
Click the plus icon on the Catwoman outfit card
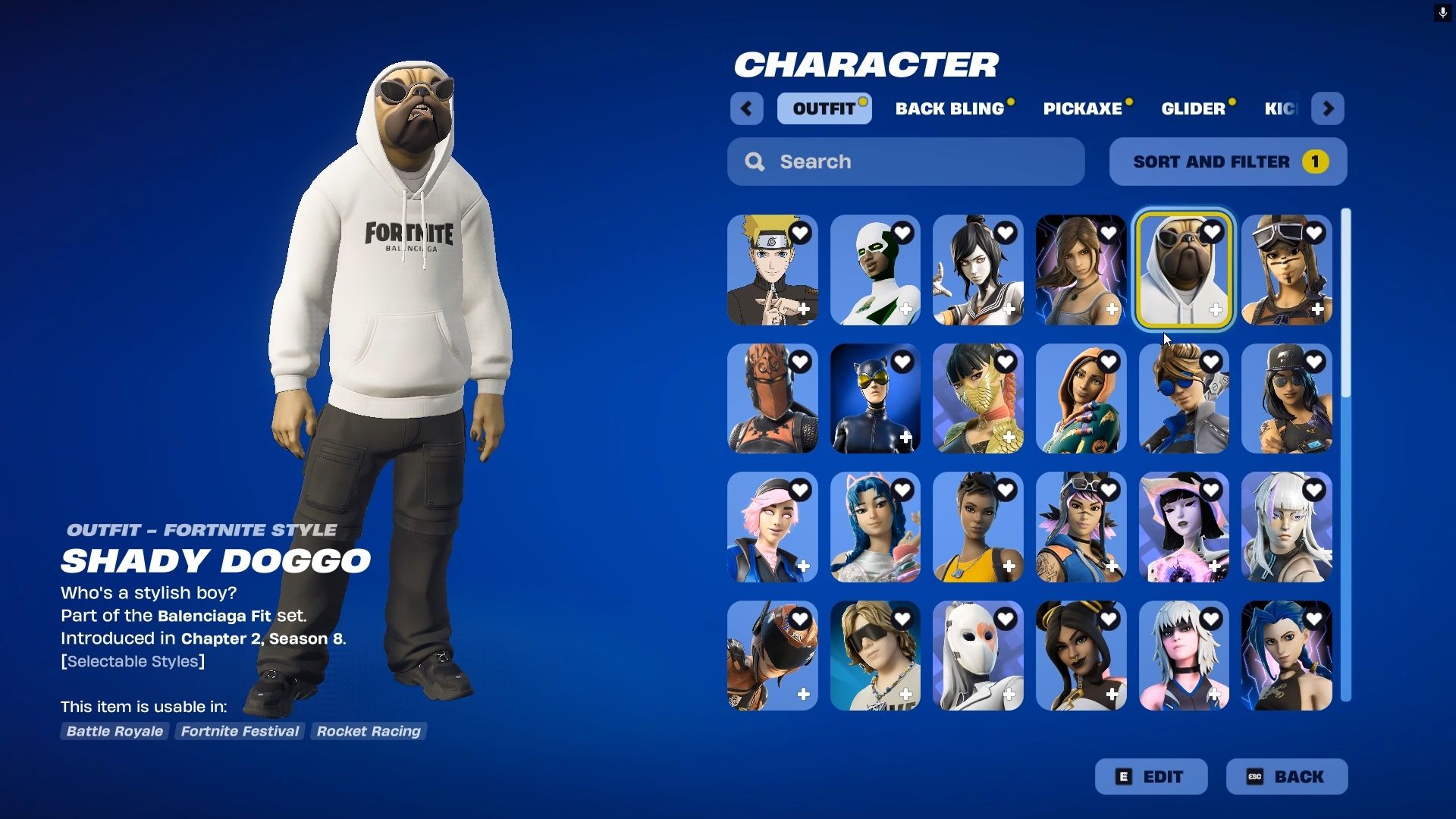[906, 438]
